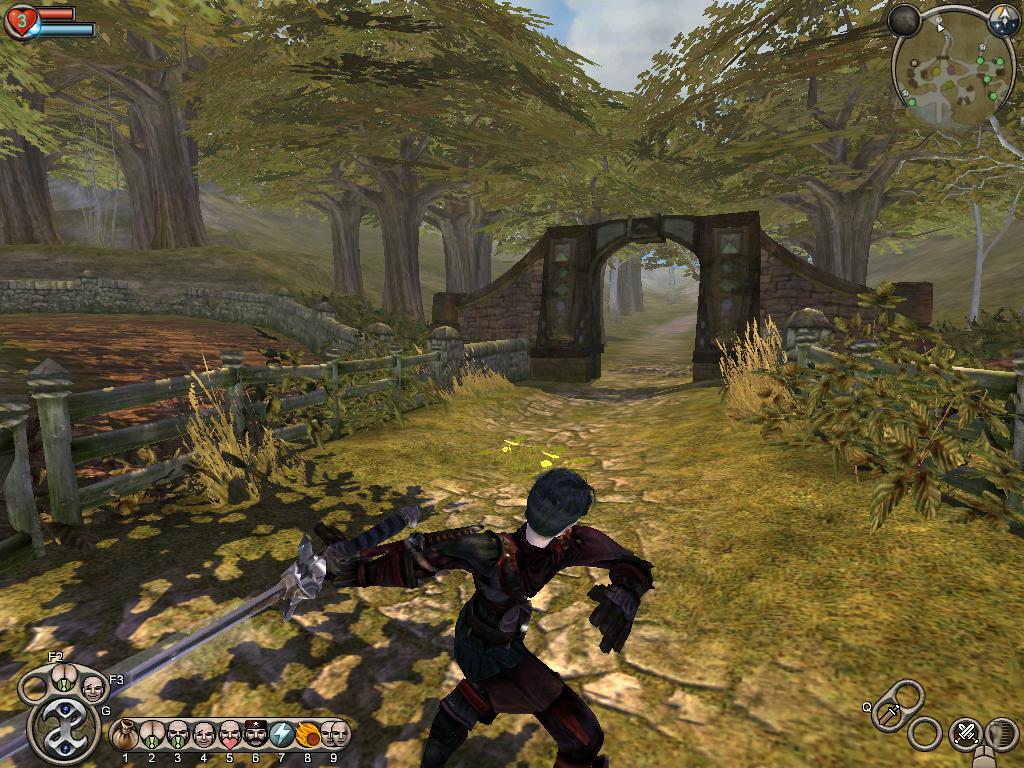Use the heart face flirt expression
The image size is (1024, 768).
click(x=230, y=735)
